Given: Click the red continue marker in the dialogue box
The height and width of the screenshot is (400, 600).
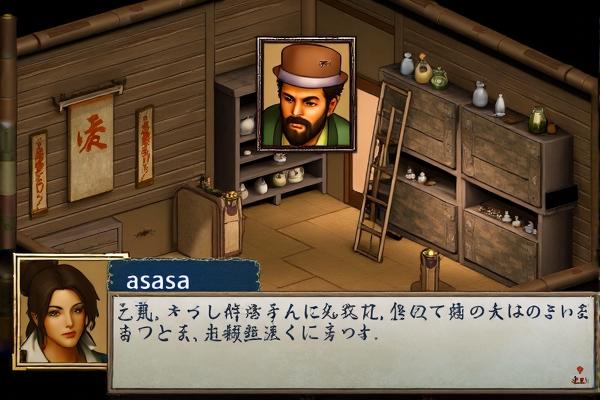Looking at the screenshot, I should point(579,377).
